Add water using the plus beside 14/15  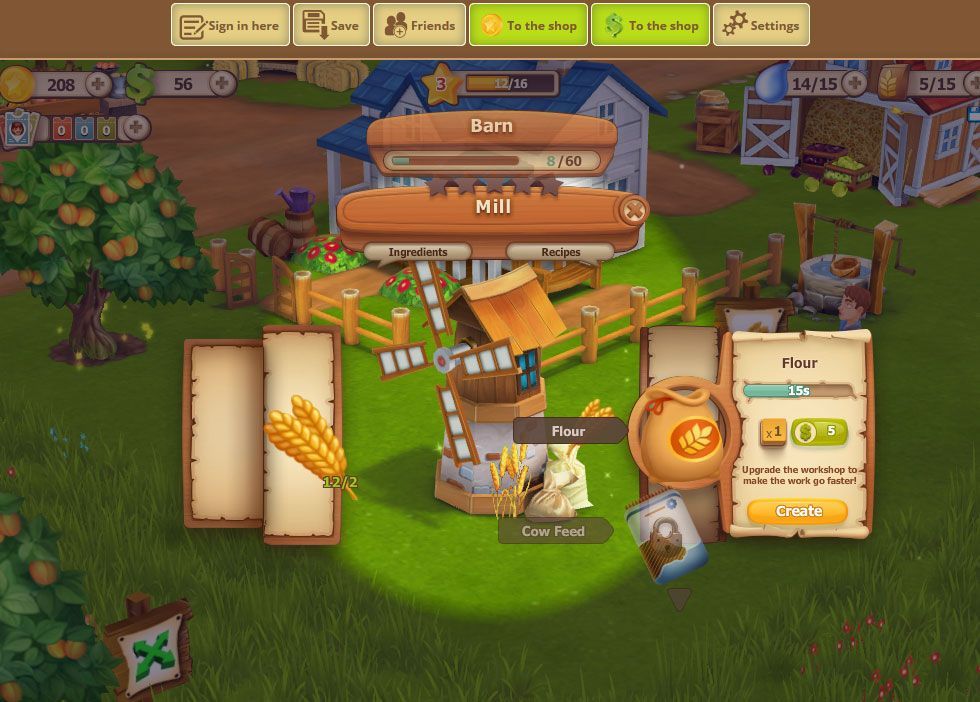854,84
